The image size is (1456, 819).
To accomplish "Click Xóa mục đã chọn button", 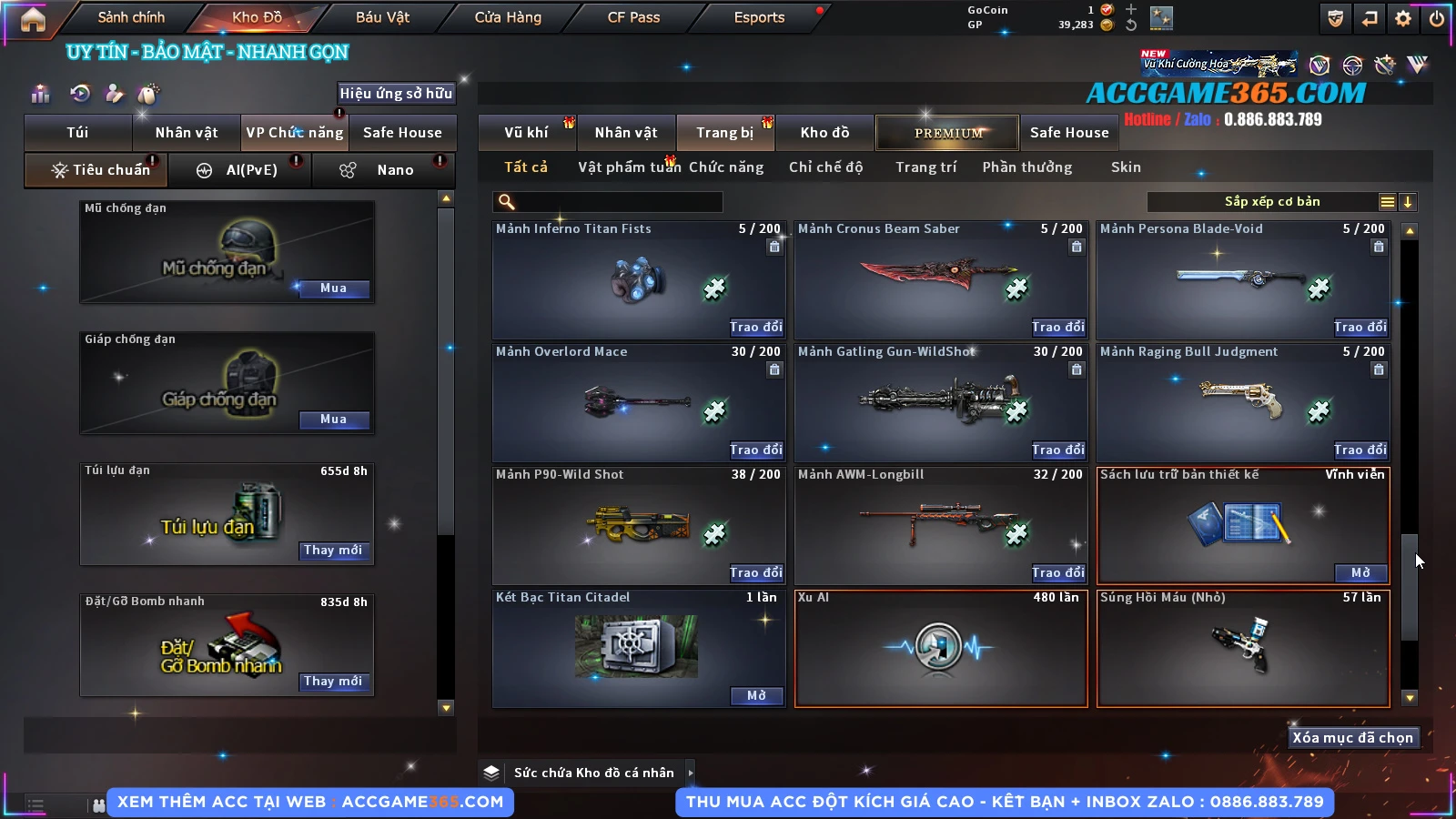I will [x=1352, y=738].
